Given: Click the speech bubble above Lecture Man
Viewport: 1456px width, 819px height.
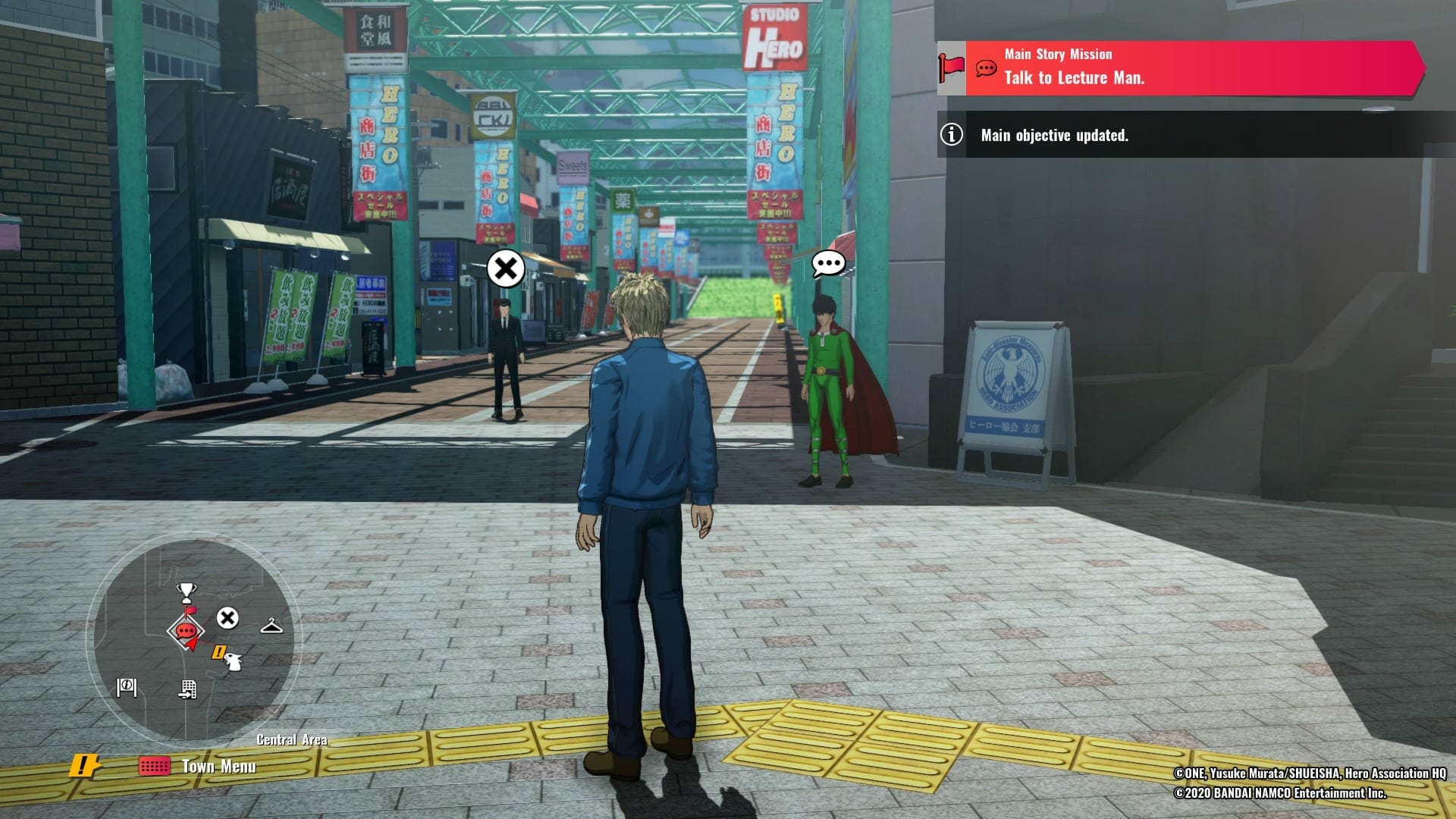Looking at the screenshot, I should point(828,264).
